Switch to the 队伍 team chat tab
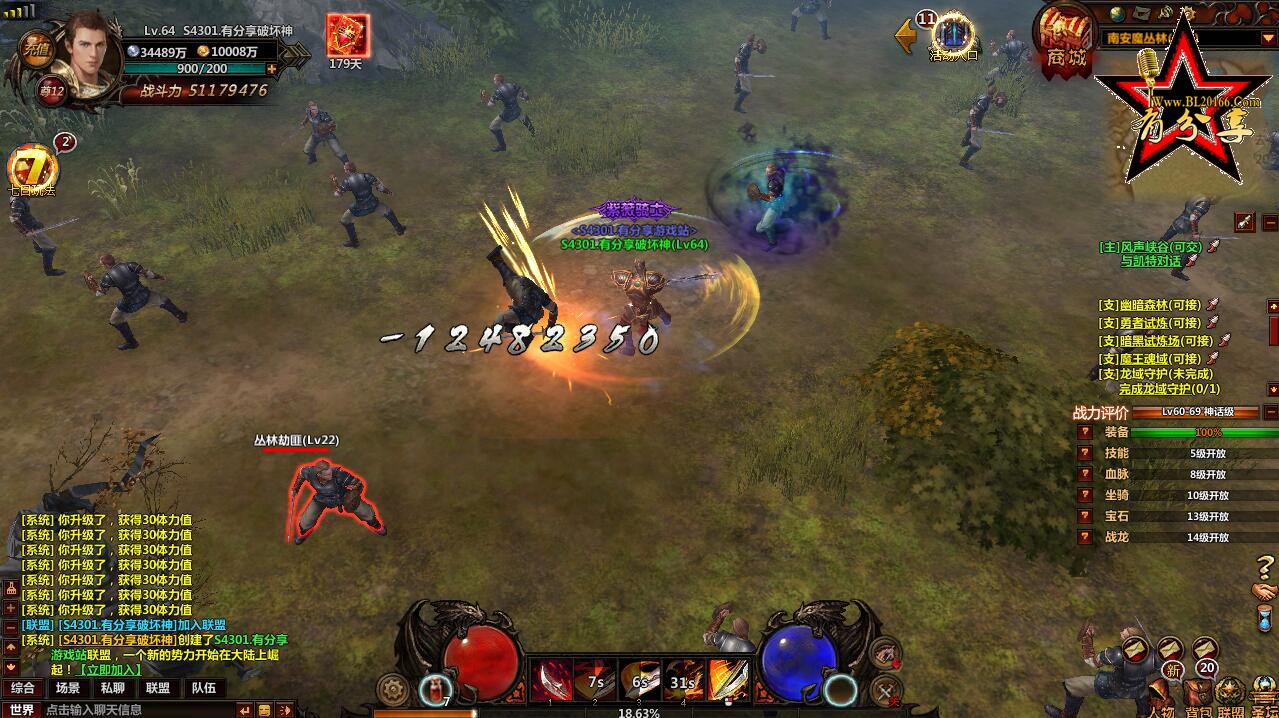Screen dimensions: 1279x718 point(204,688)
